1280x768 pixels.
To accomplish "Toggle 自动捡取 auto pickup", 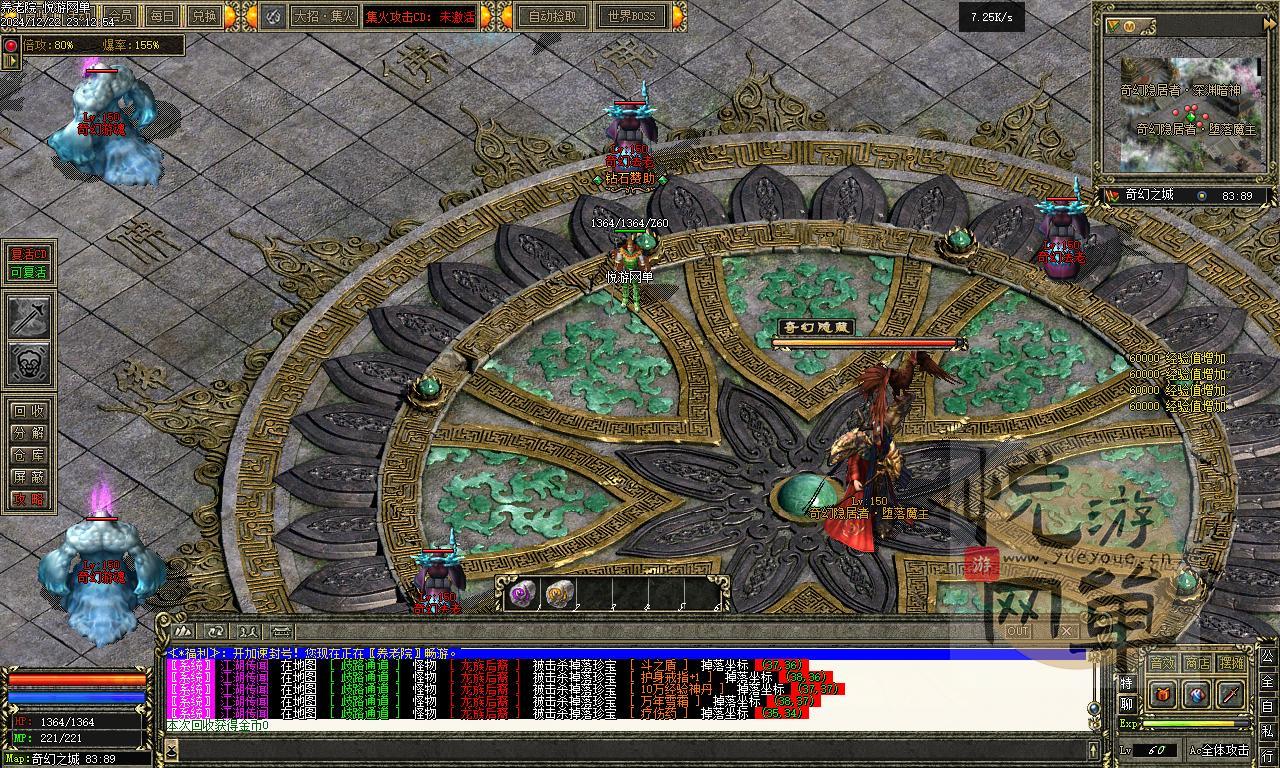I will point(553,16).
